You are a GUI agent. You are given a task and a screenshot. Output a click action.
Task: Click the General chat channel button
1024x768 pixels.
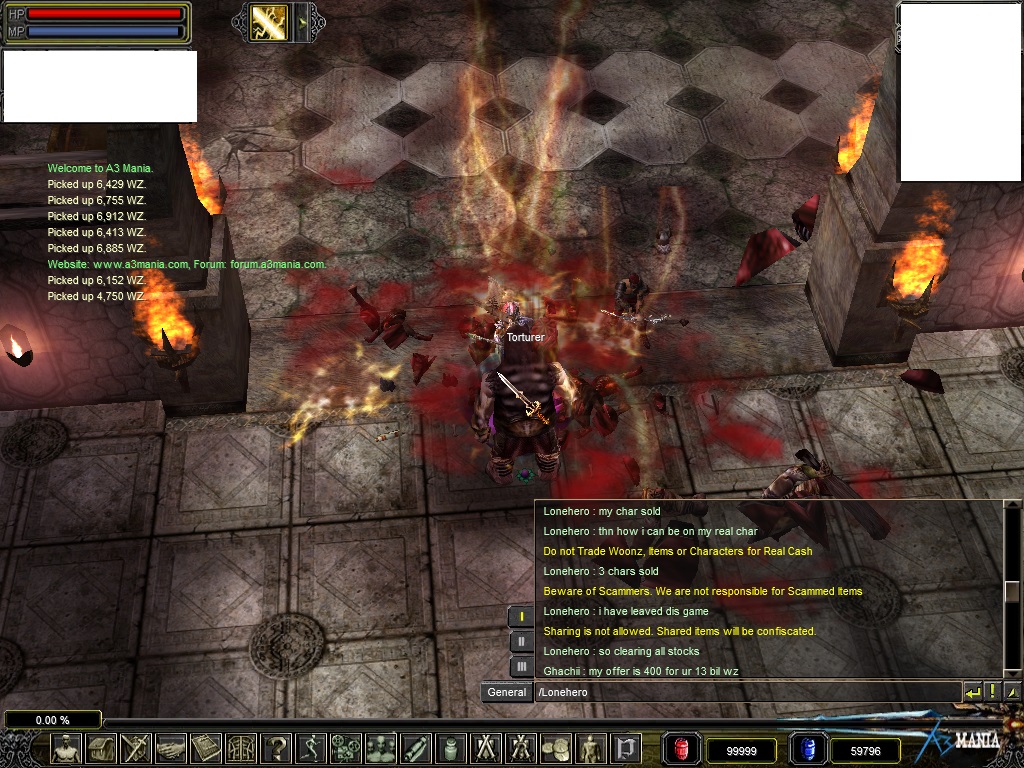pyautogui.click(x=507, y=692)
